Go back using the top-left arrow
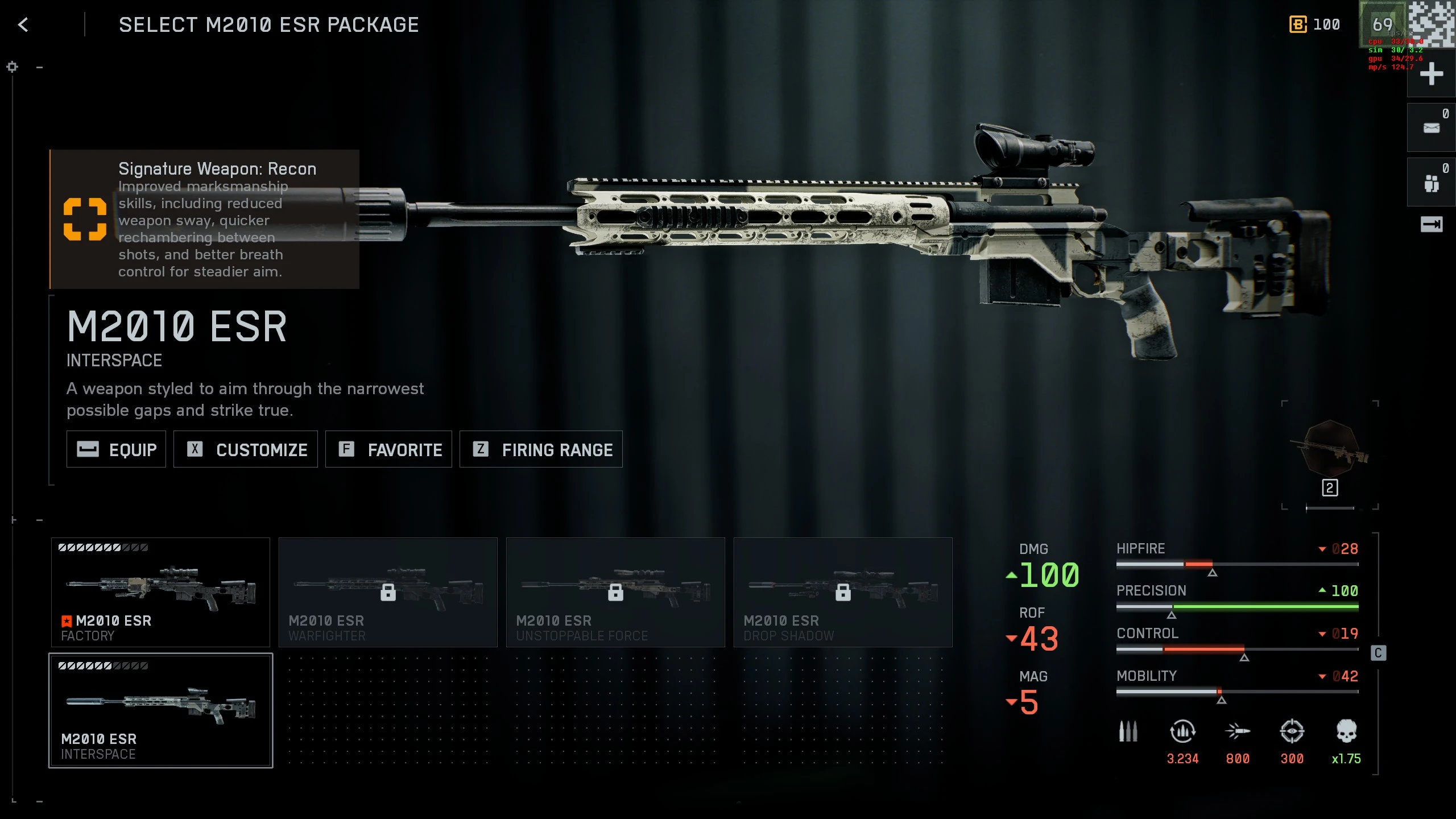Image resolution: width=1456 pixels, height=819 pixels. [x=23, y=25]
